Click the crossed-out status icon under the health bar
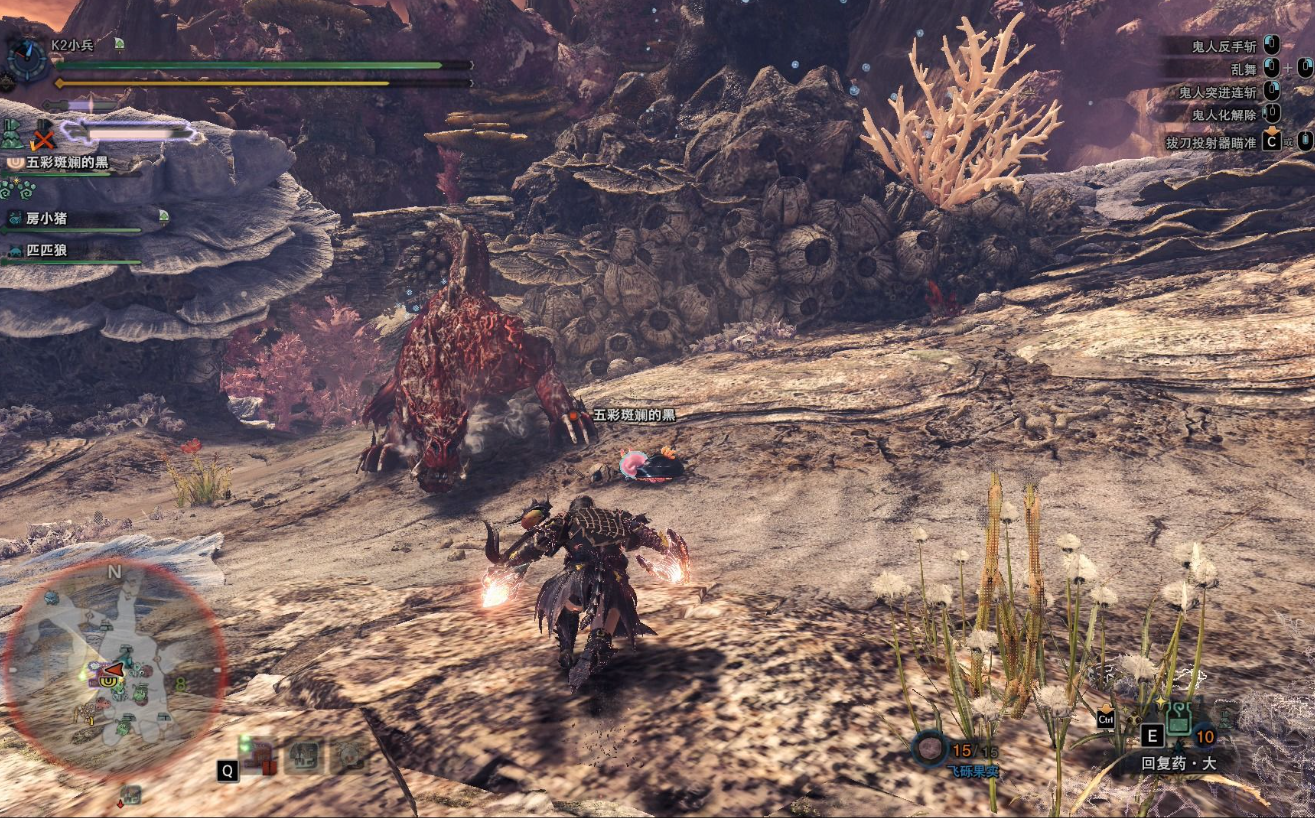 [x=42, y=133]
